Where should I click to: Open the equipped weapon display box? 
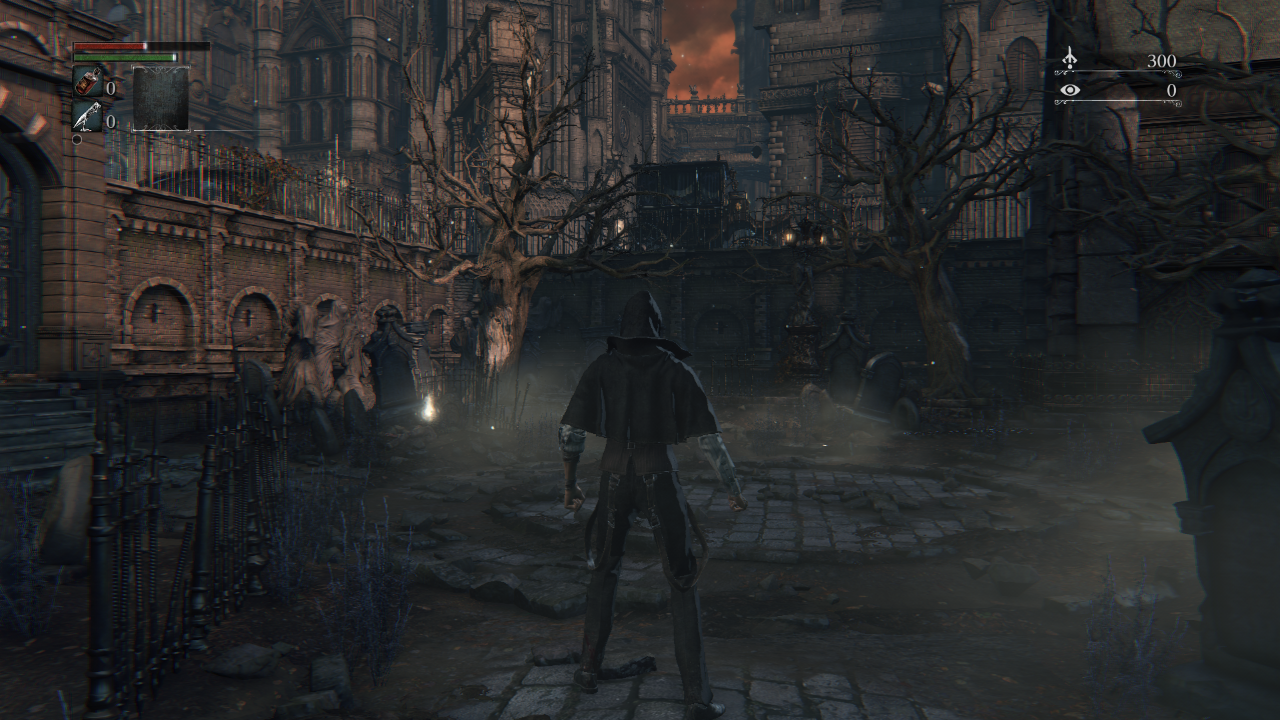pos(161,98)
